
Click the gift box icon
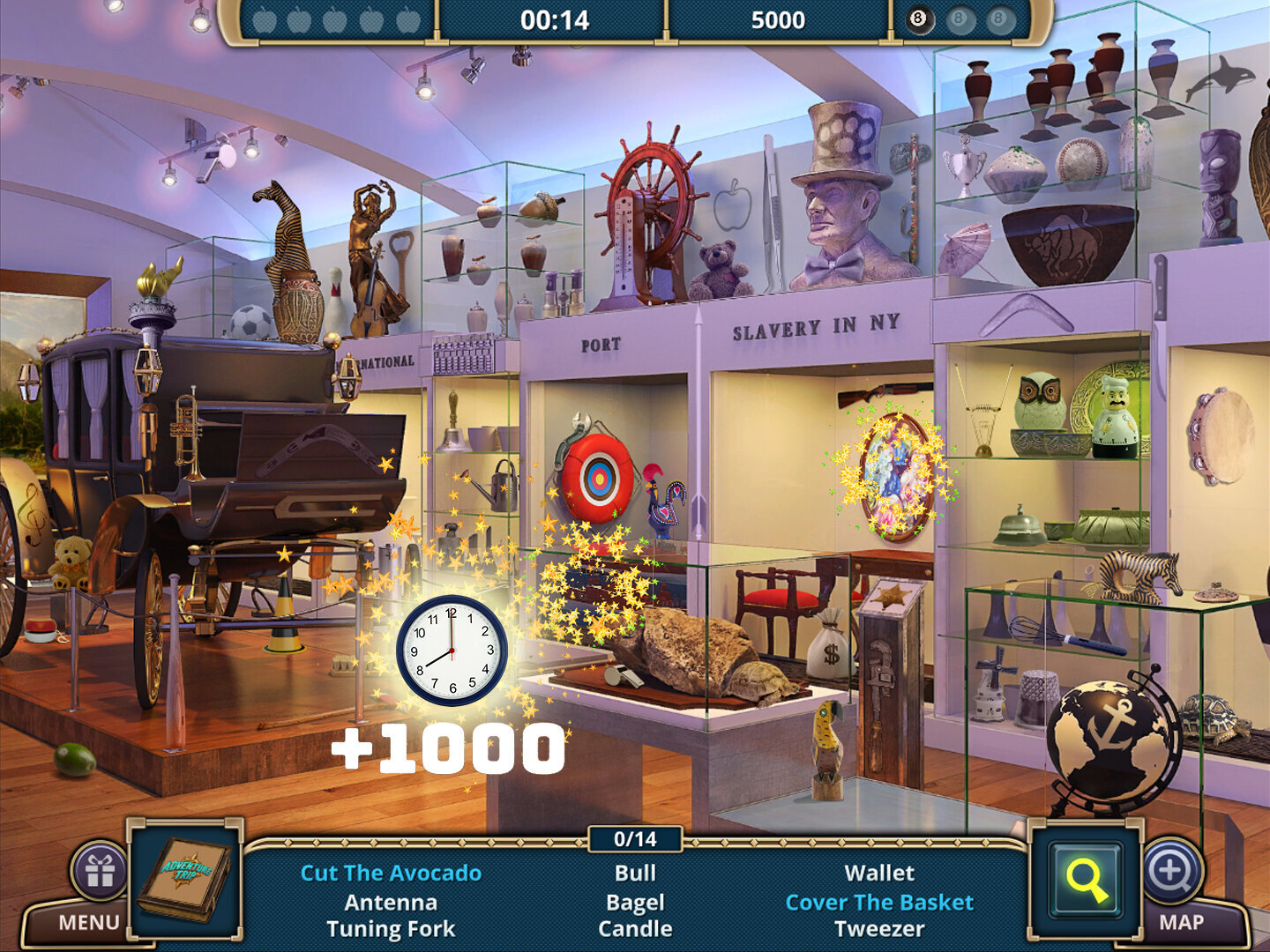pos(100,871)
